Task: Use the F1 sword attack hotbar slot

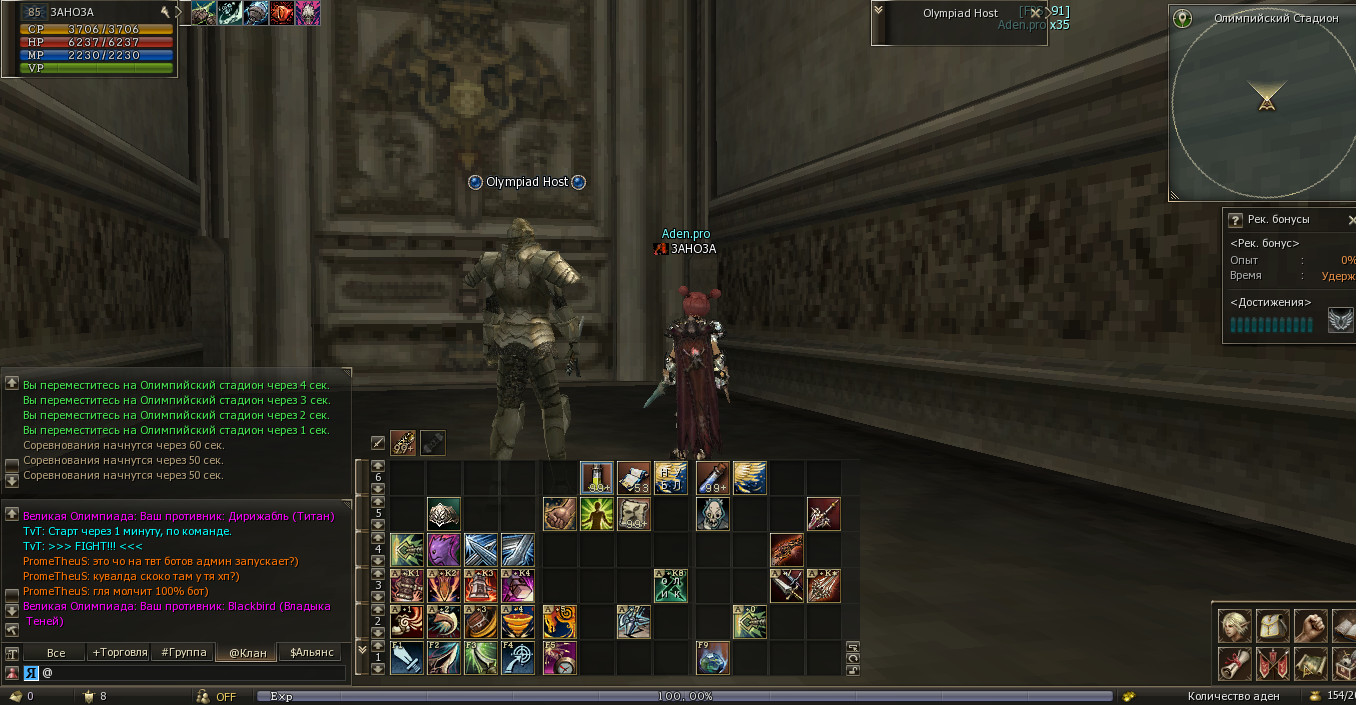Action: pyautogui.click(x=406, y=657)
